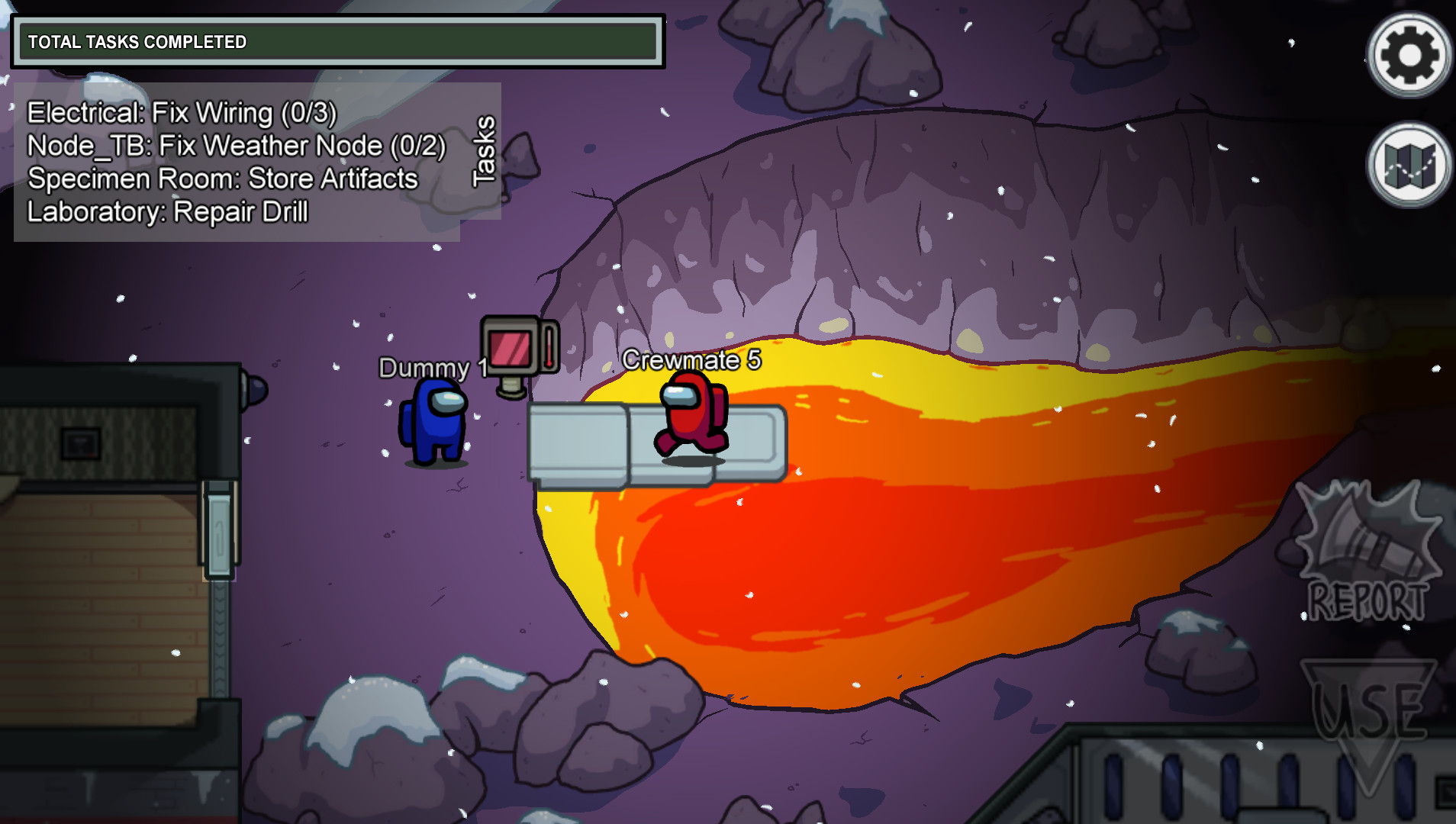Open the gear settings menu
Image resolution: width=1456 pixels, height=824 pixels.
(1409, 55)
